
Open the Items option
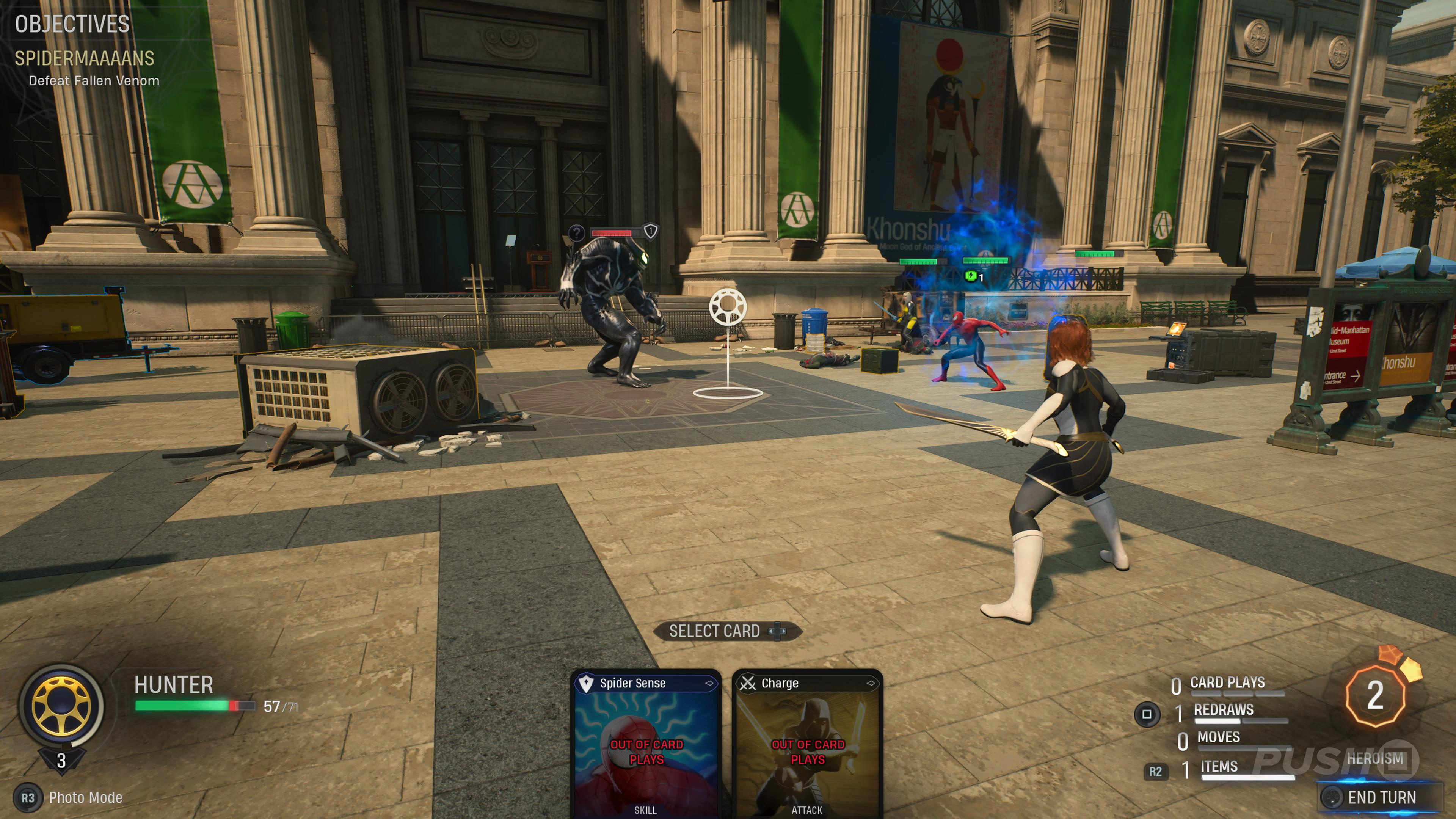(1219, 767)
